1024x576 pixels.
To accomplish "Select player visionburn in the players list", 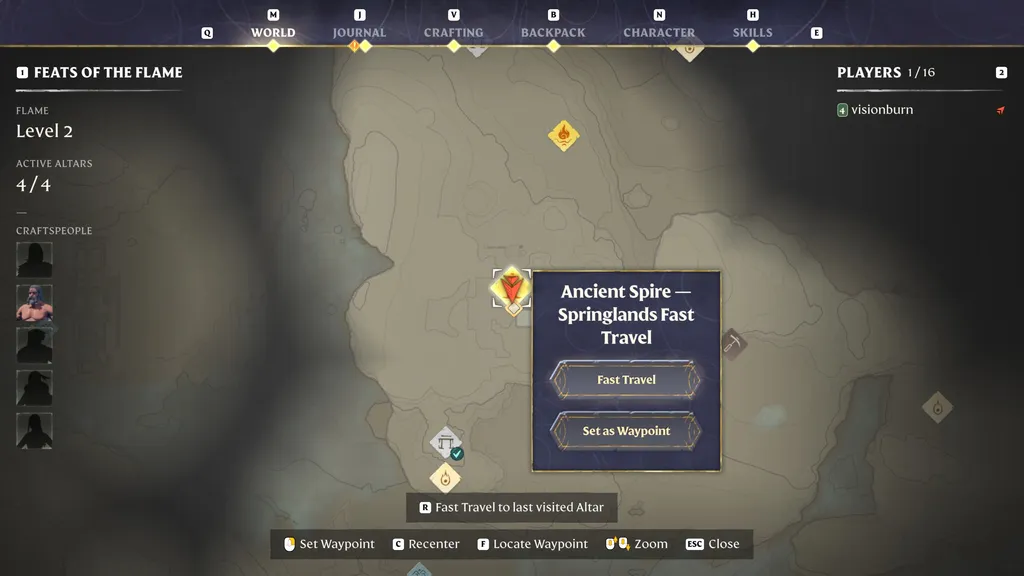I will [x=881, y=110].
